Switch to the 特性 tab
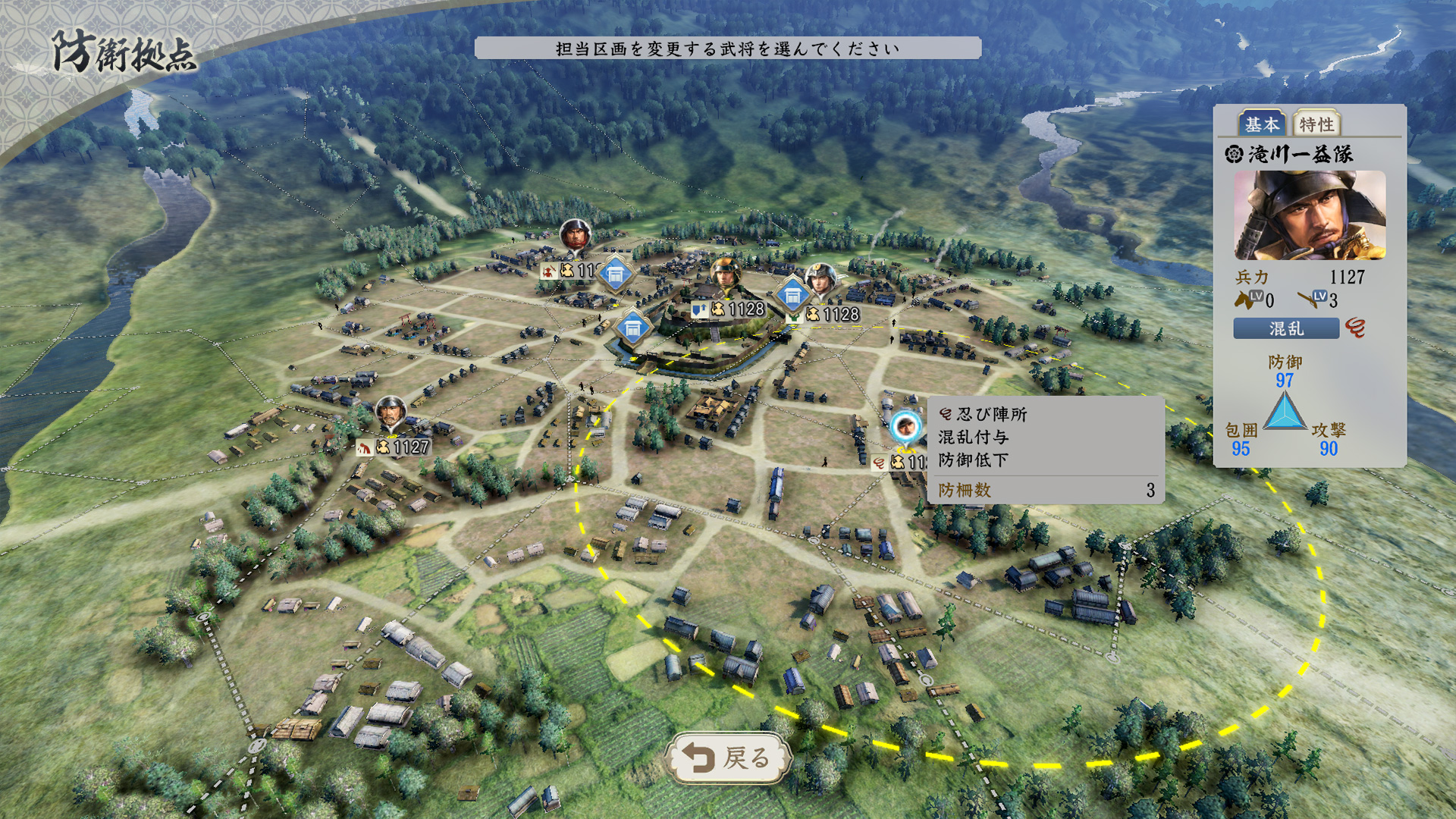1456x819 pixels. pos(1316,124)
